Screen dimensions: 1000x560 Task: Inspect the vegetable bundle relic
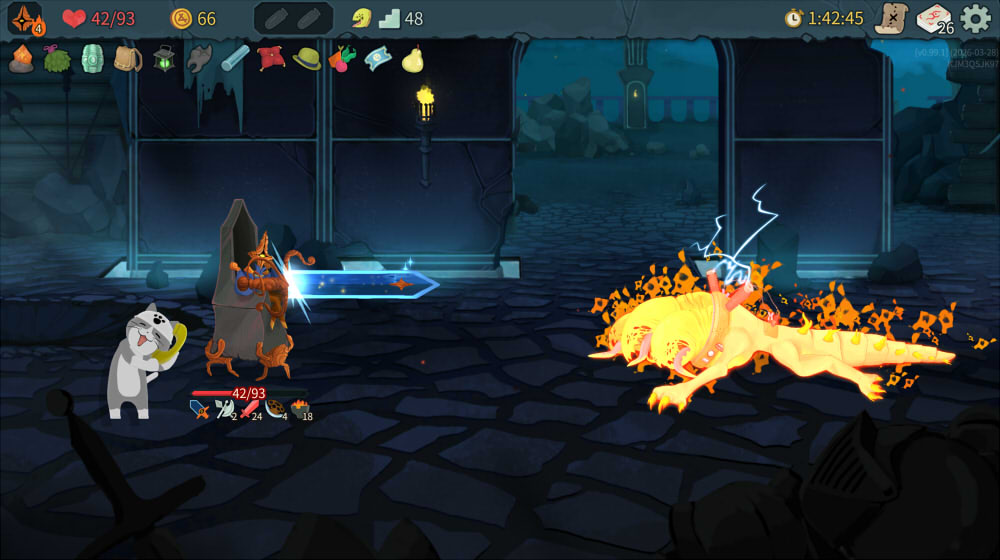click(342, 59)
